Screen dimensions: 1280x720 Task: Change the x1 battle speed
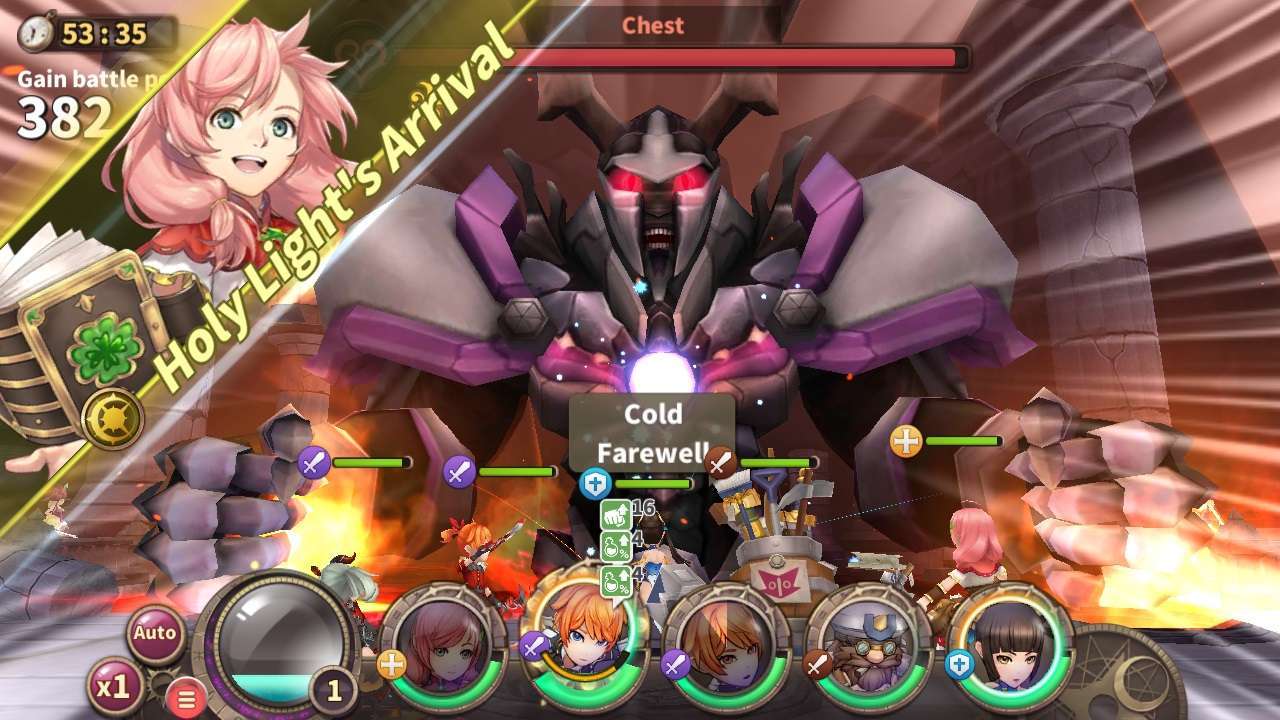(113, 686)
